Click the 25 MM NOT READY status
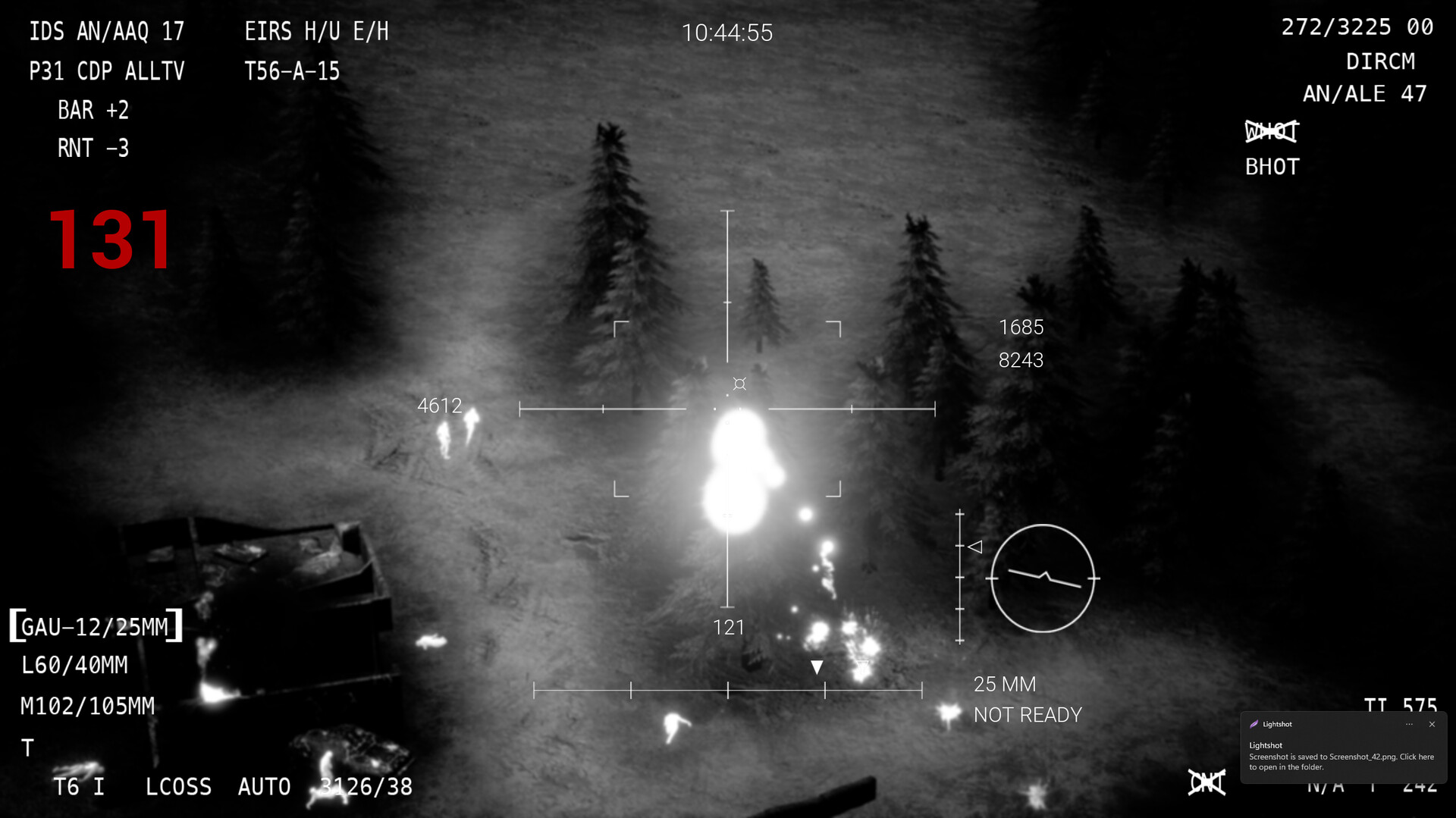 tap(1028, 698)
